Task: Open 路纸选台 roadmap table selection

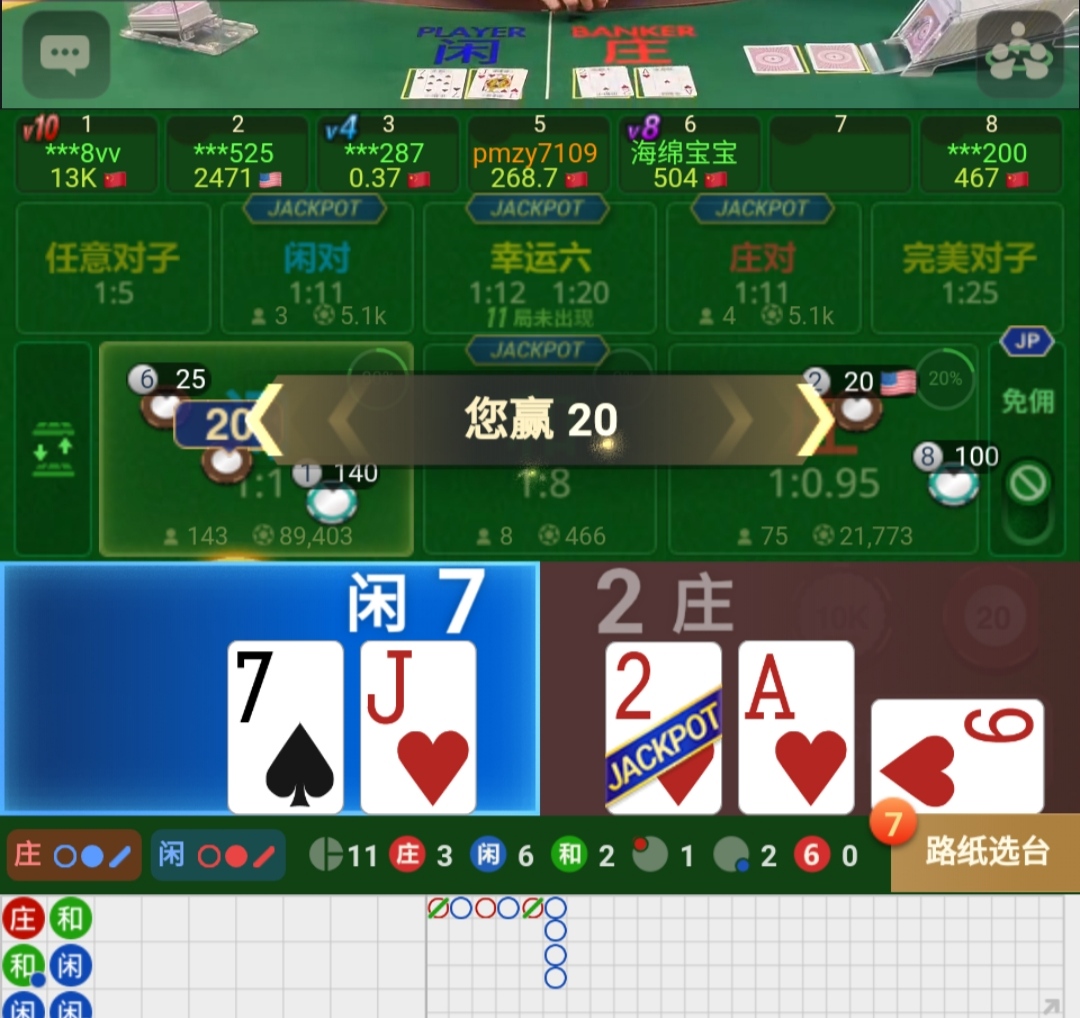Action: 985,853
